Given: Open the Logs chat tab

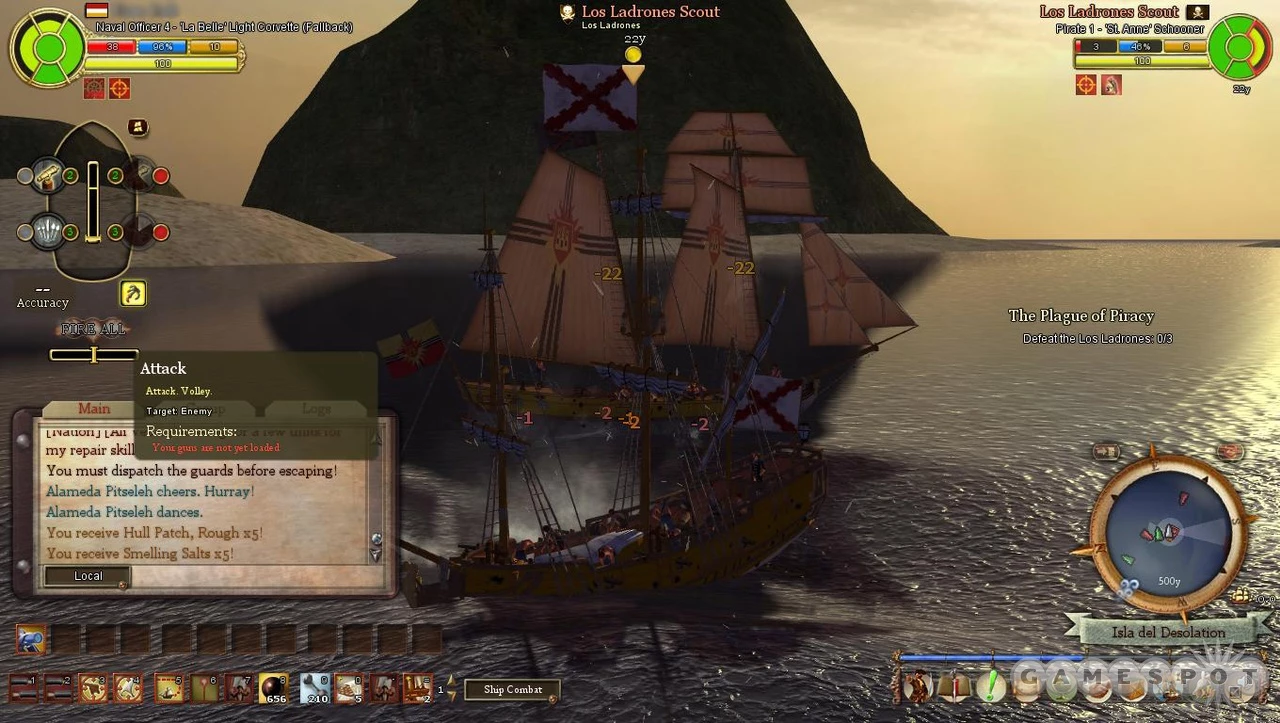Looking at the screenshot, I should tap(316, 408).
